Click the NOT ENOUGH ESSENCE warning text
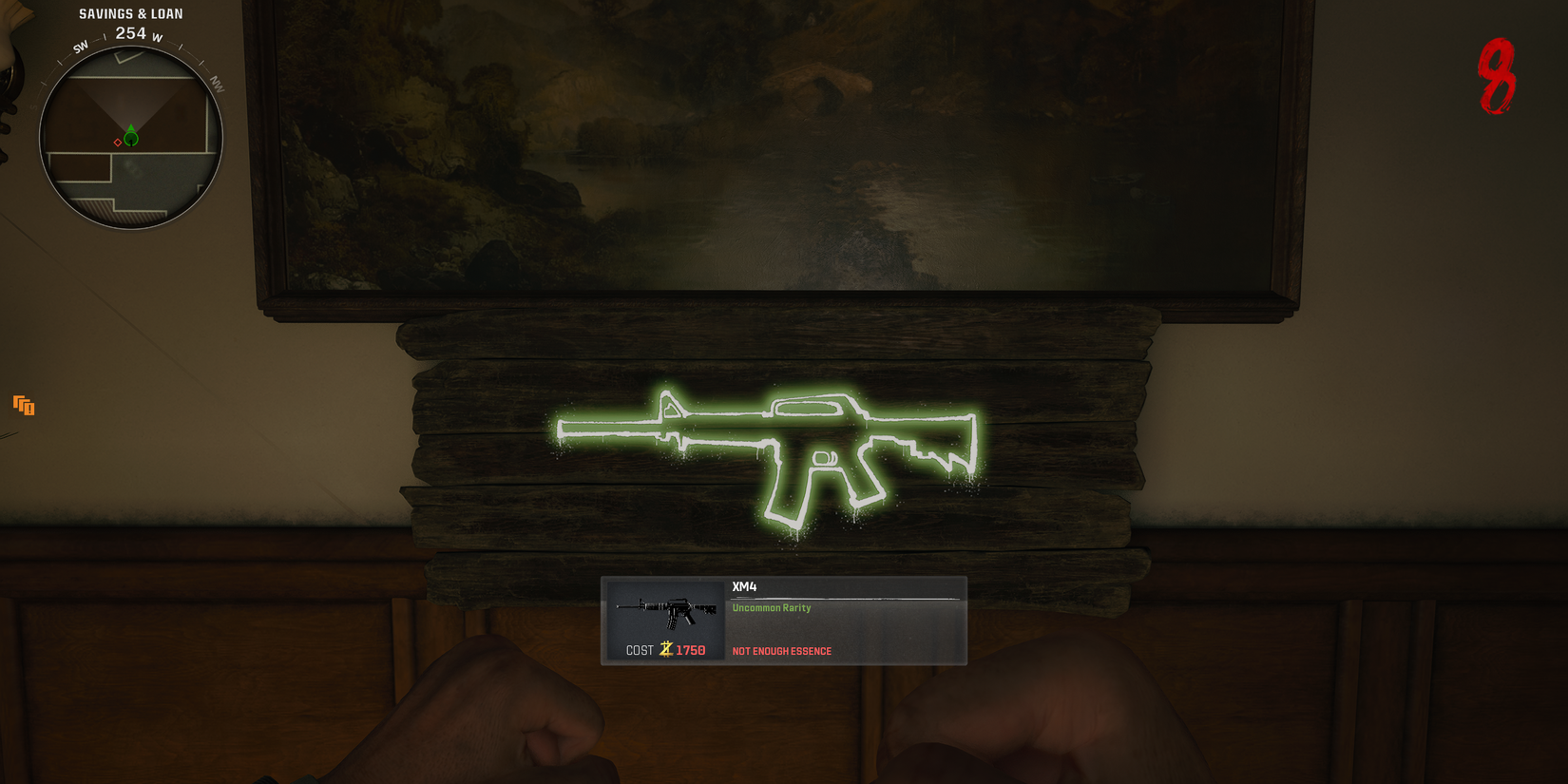Screen dimensions: 1568x784 coord(781,651)
